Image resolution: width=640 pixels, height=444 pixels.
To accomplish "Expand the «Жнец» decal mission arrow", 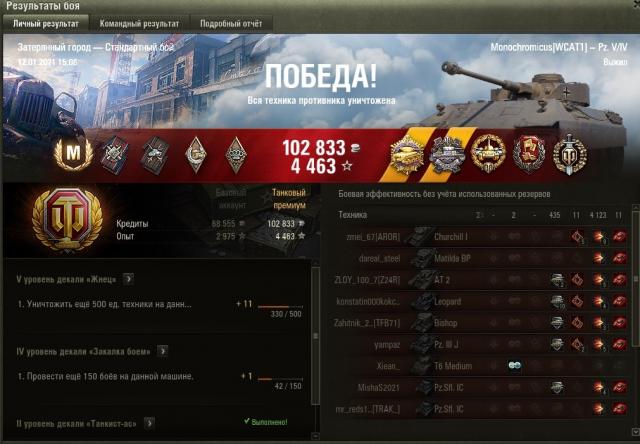I will [x=129, y=279].
